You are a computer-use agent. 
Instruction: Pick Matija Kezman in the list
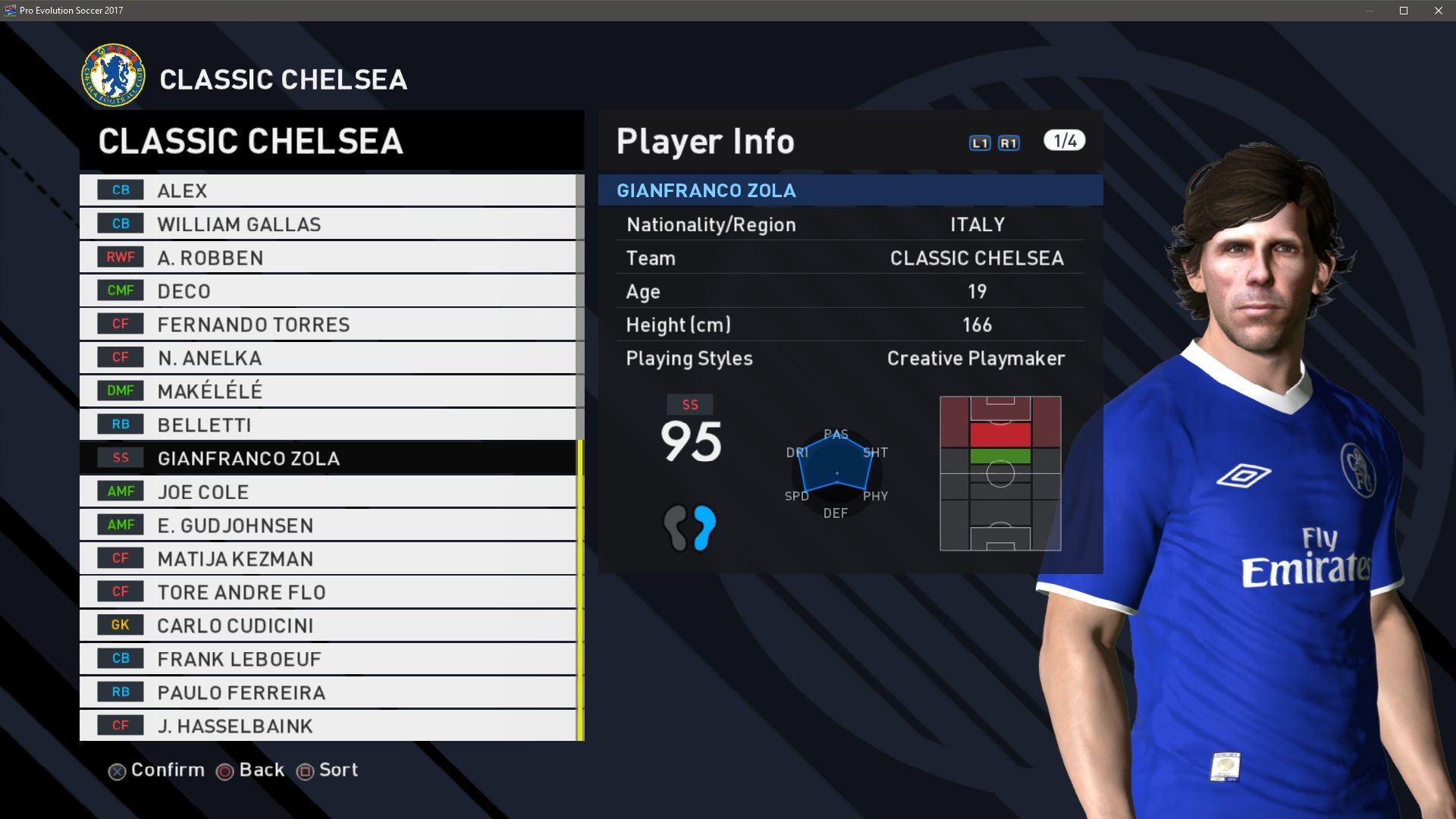(328, 558)
